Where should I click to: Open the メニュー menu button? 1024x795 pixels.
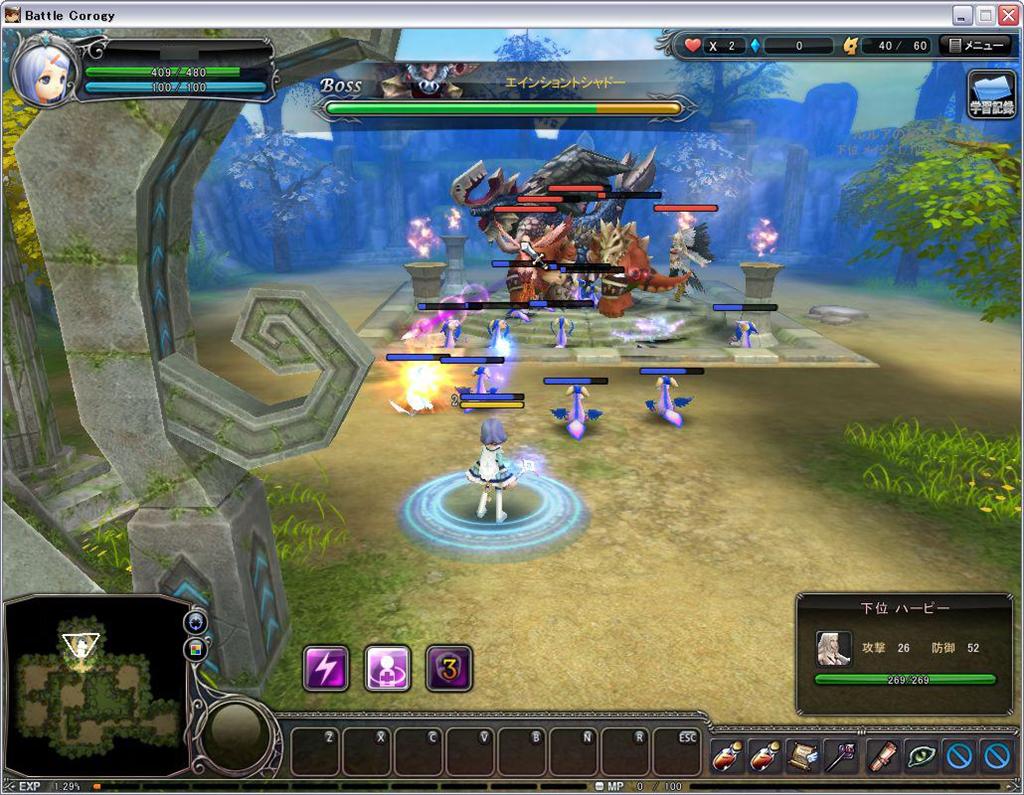pos(976,46)
